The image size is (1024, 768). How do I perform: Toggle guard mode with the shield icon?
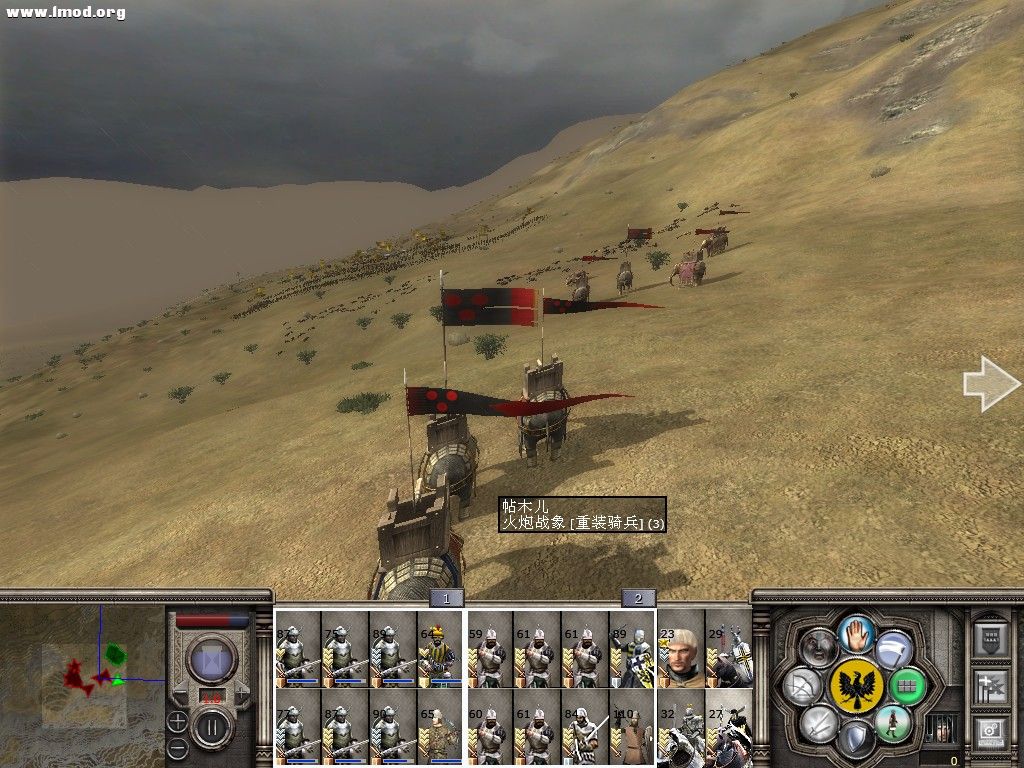[856, 740]
